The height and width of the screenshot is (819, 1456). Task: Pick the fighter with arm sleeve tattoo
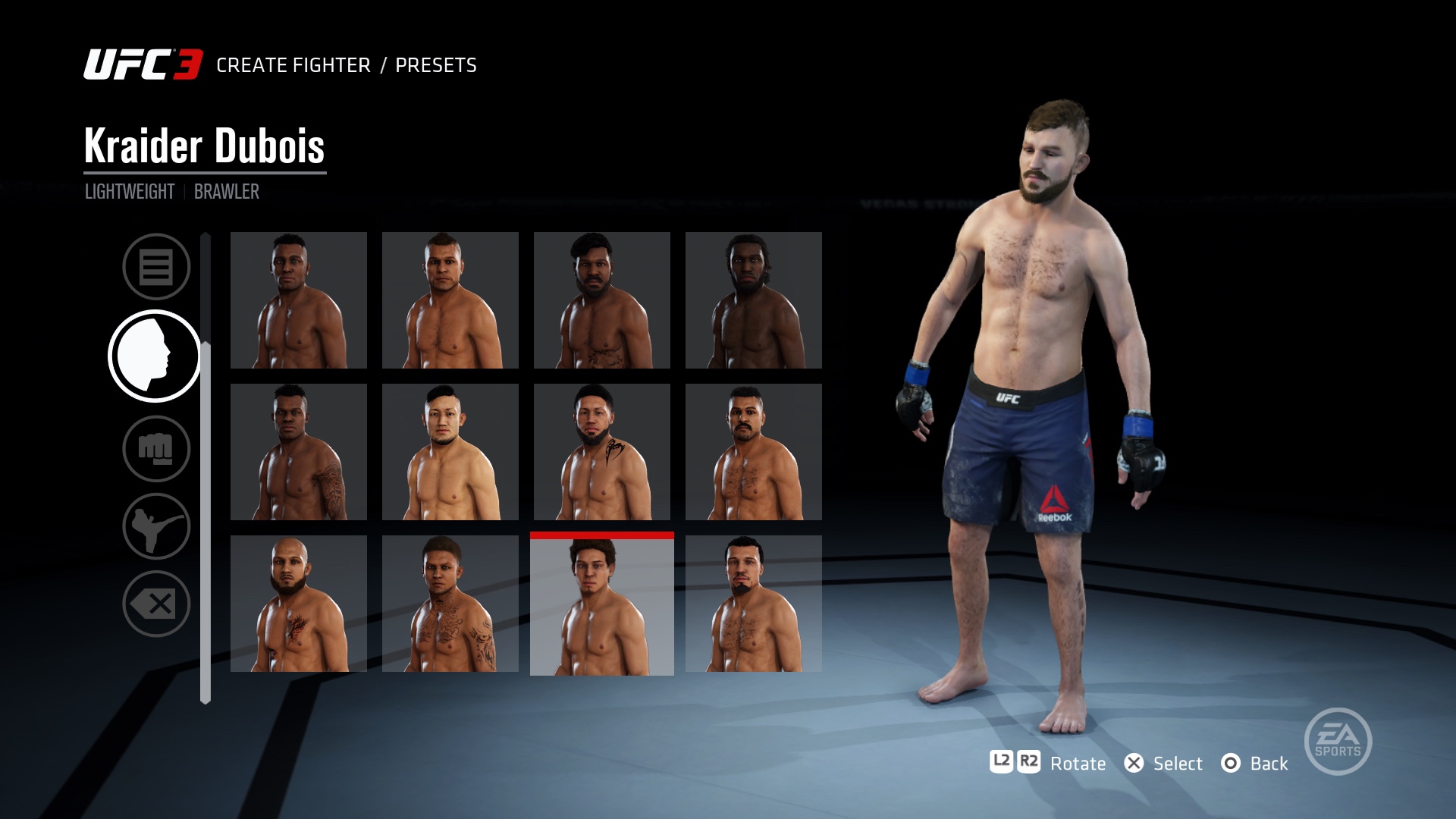[x=298, y=451]
